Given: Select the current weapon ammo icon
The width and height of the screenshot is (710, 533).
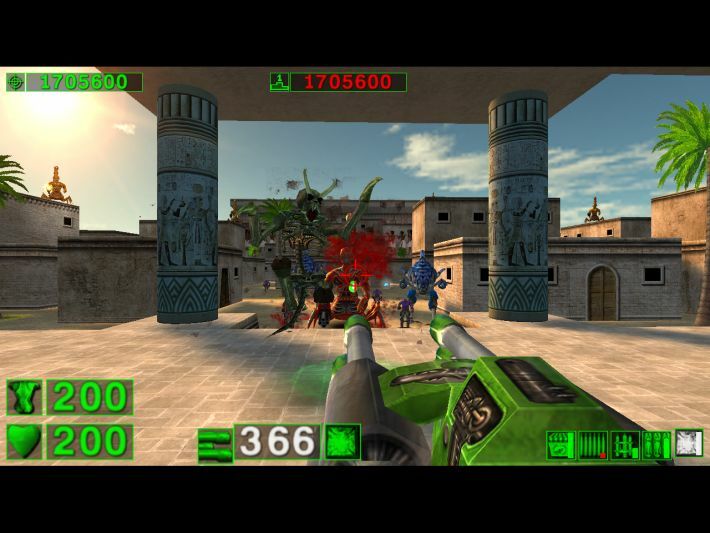Looking at the screenshot, I should pos(215,442).
